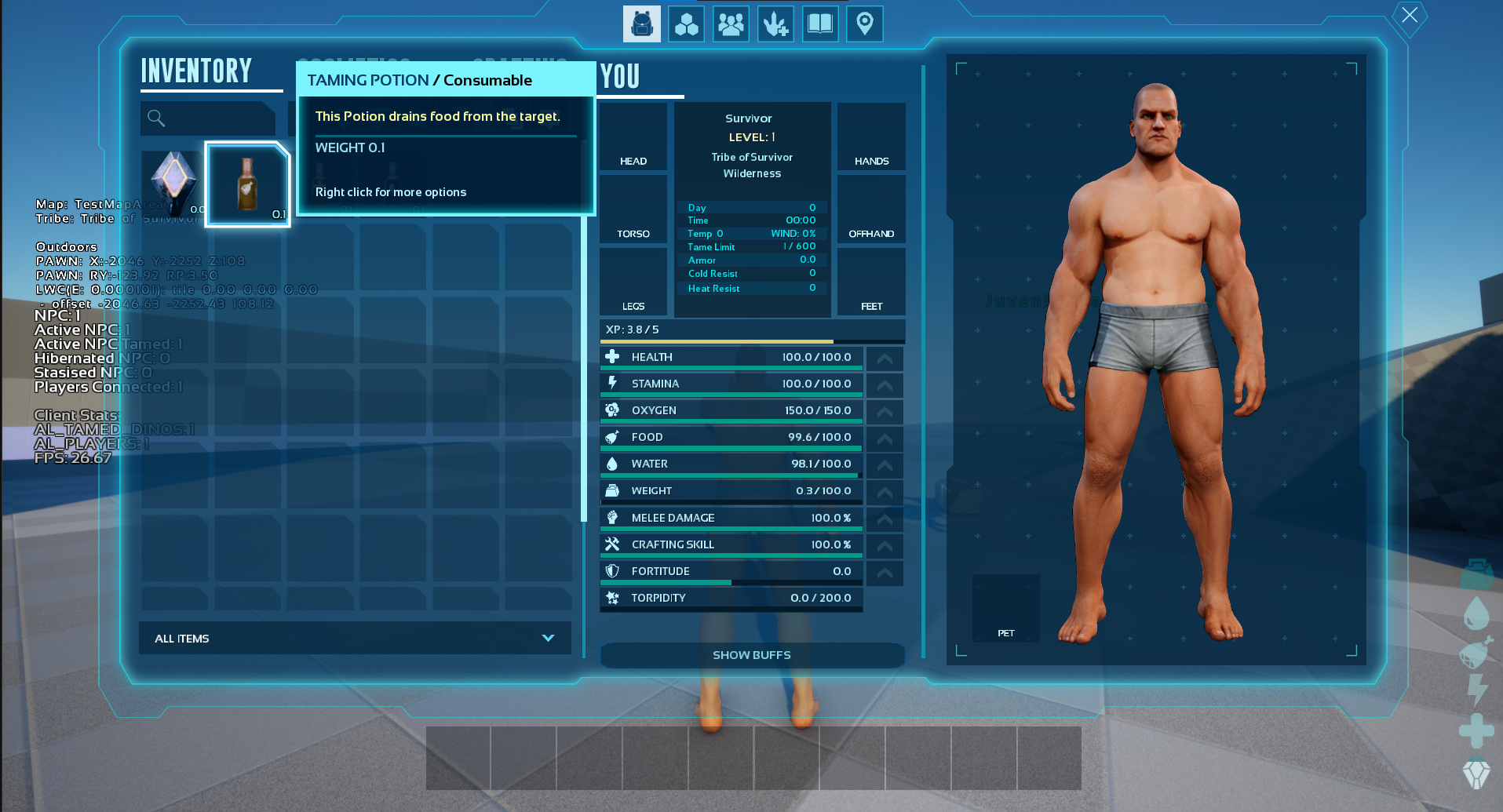Open the dino claw tab
Viewport: 1503px width, 812px height.
click(x=775, y=24)
